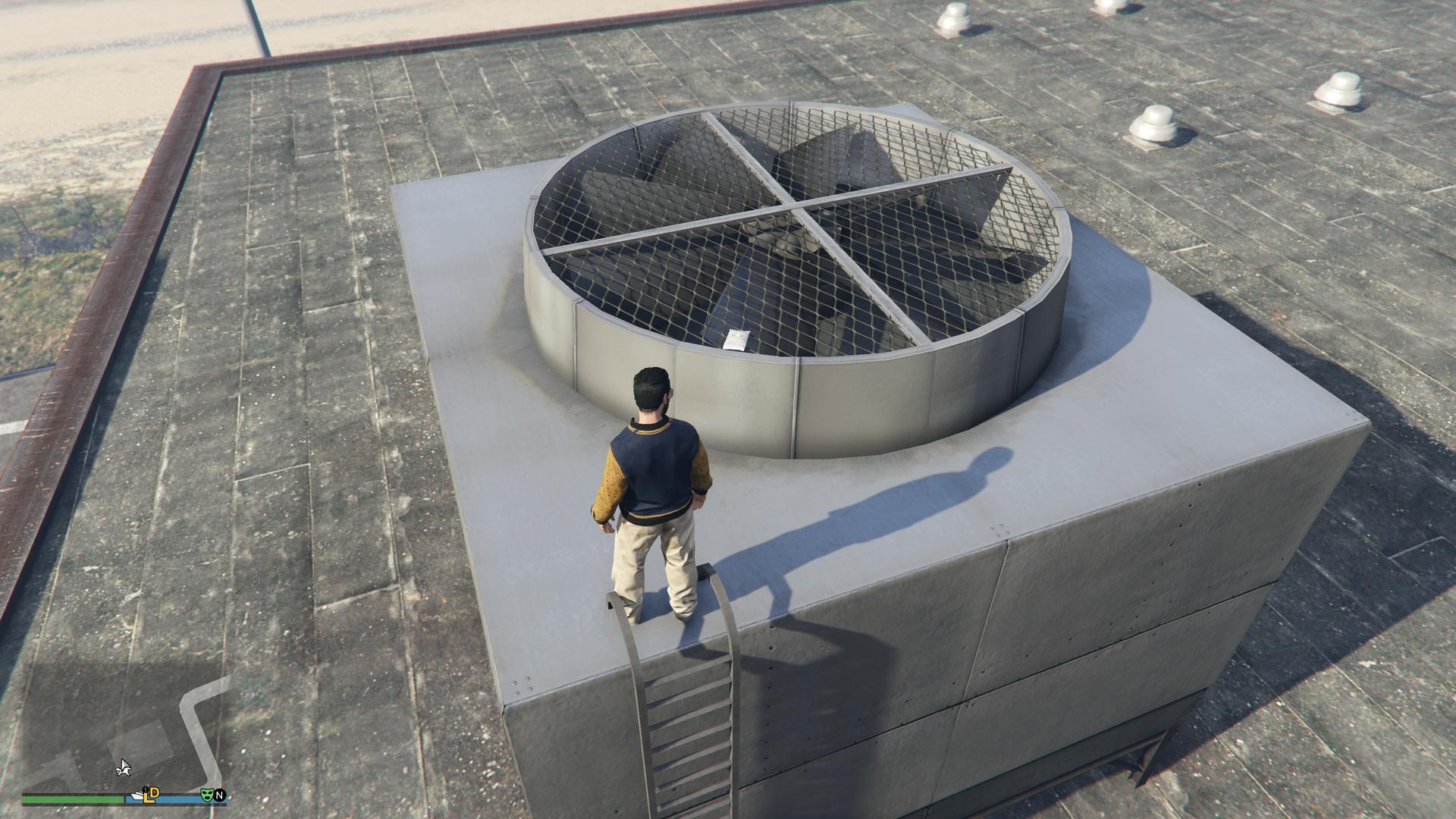Click the small badge above the boat blip

pyautogui.click(x=144, y=789)
